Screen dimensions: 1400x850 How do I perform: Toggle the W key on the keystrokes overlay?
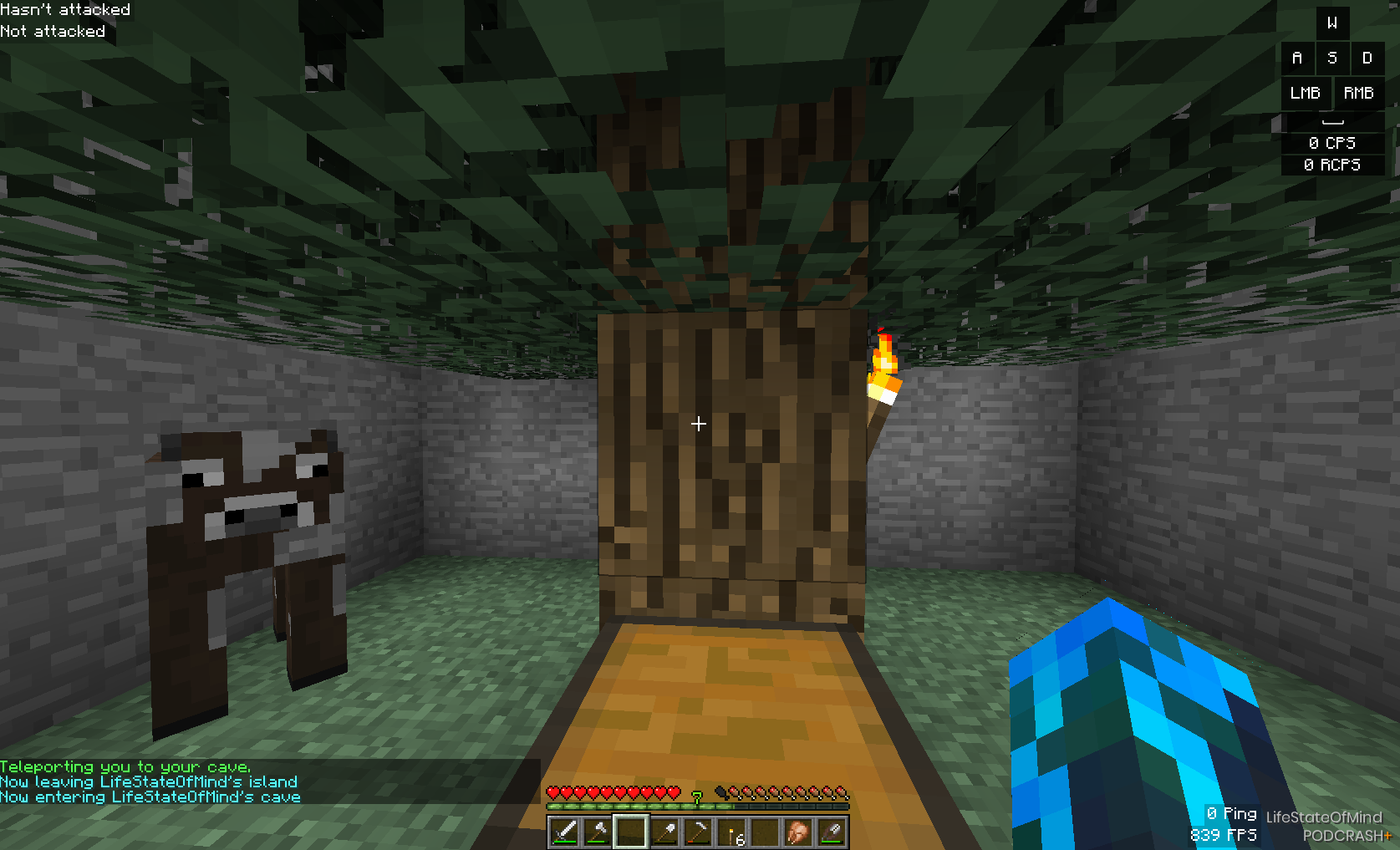pyautogui.click(x=1333, y=23)
